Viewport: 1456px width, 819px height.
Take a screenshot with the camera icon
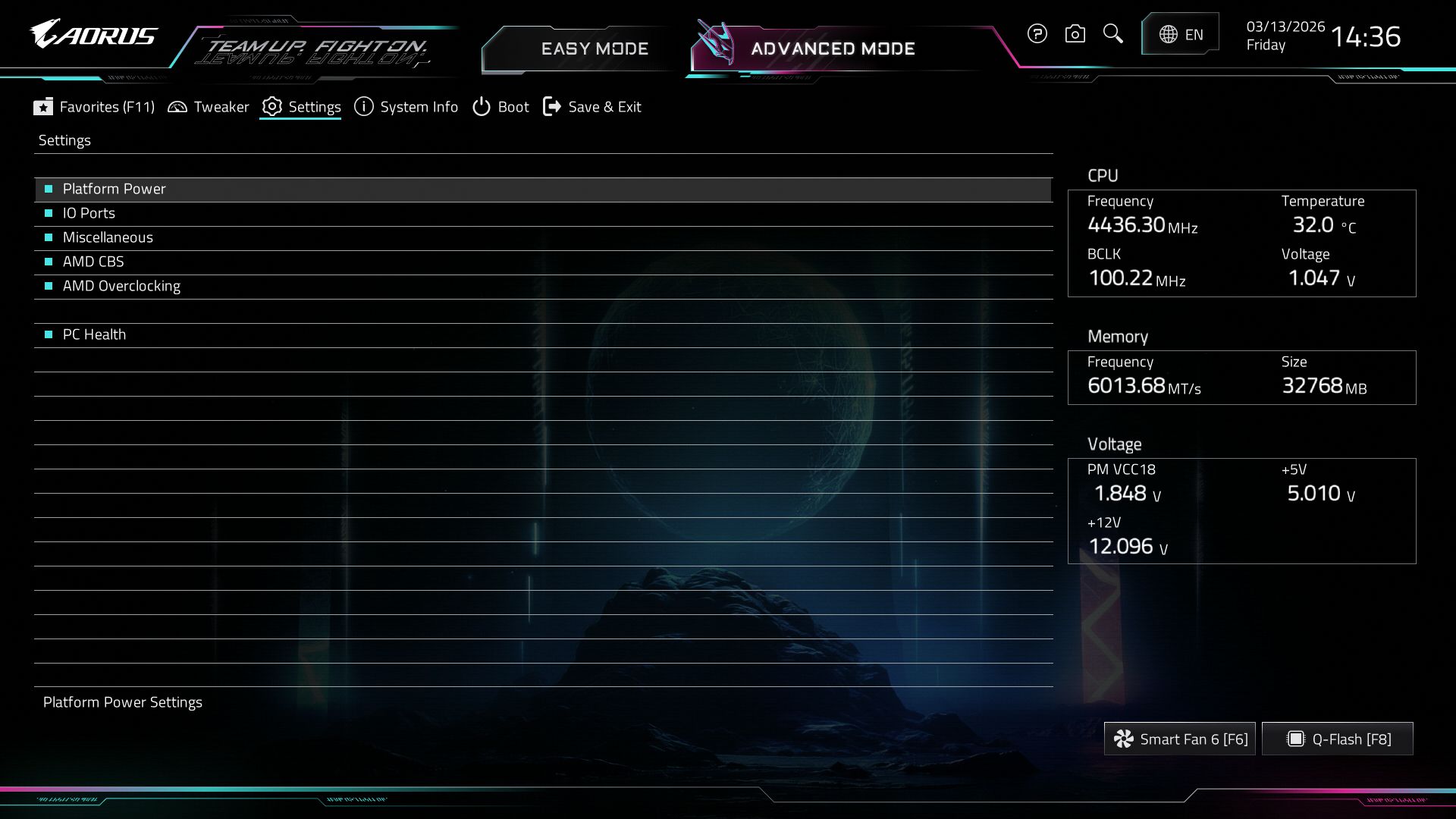pos(1075,33)
